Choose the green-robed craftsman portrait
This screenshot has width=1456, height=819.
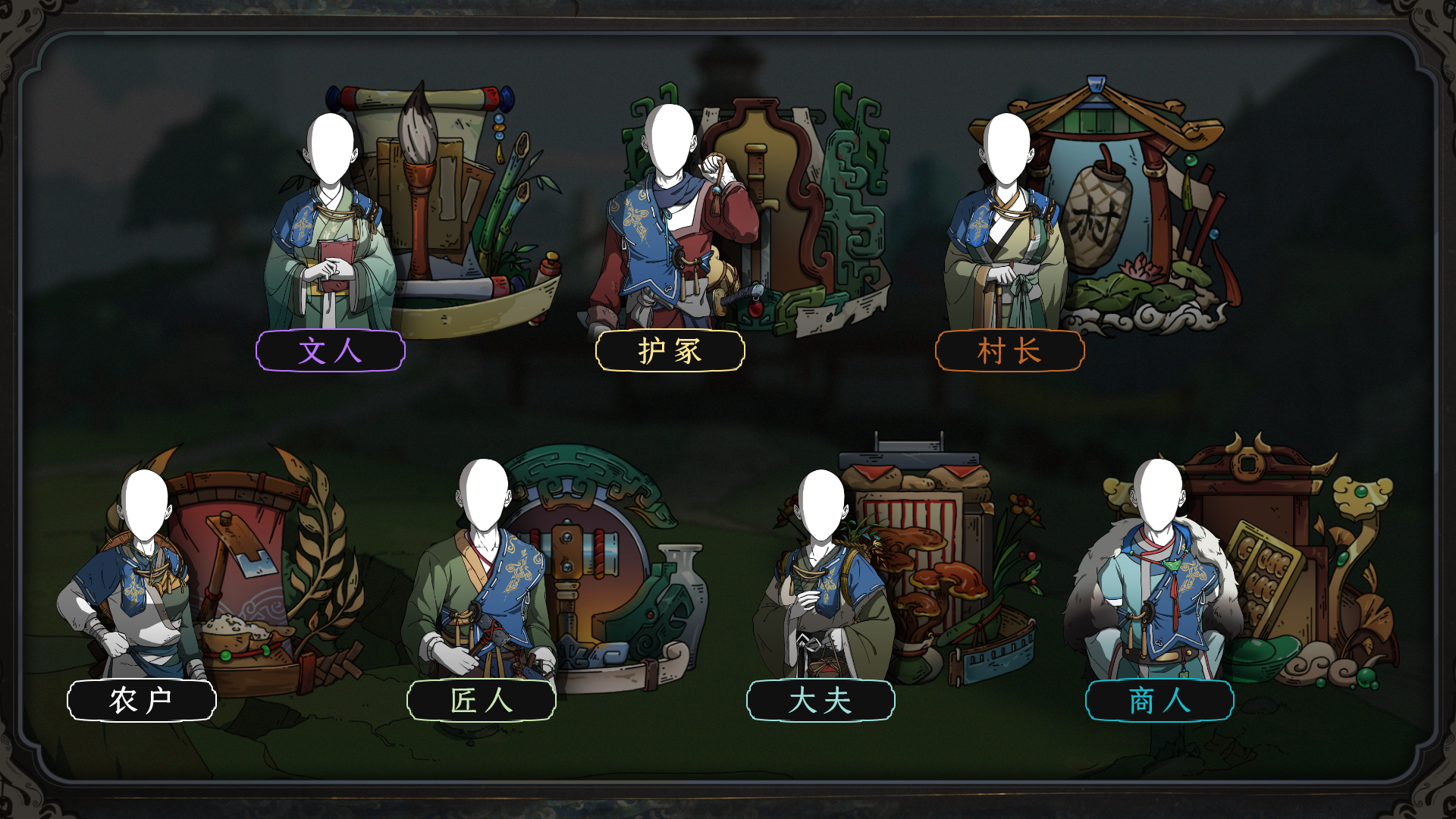(x=482, y=584)
